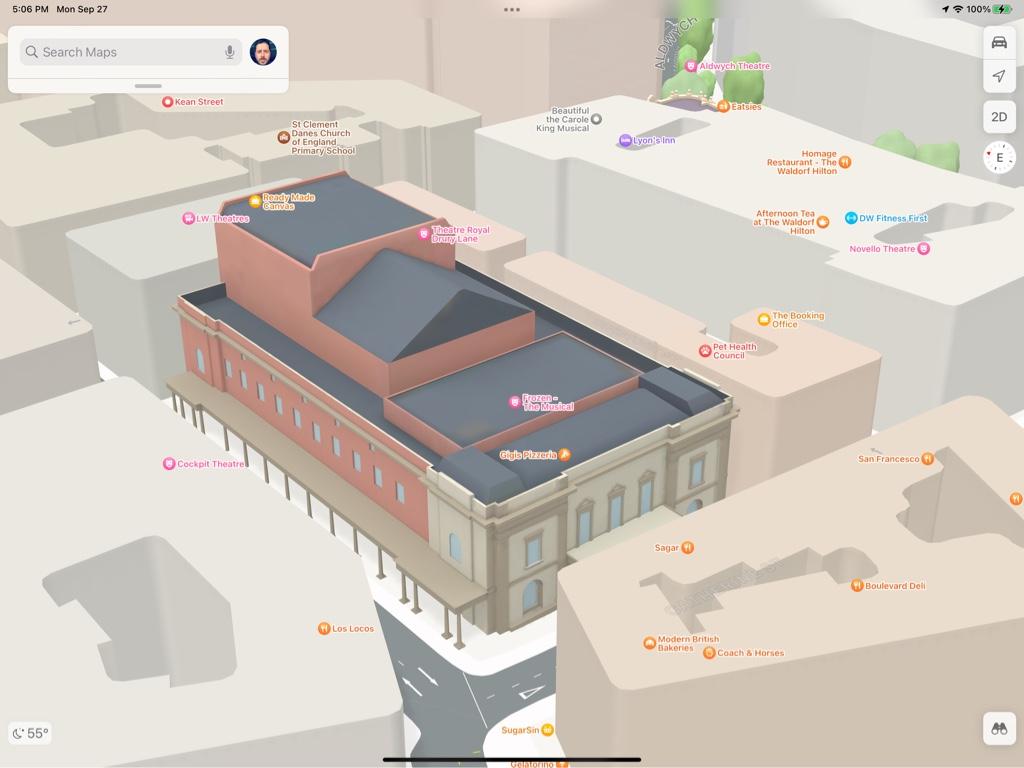
Task: Select the Aldwych Theatre marker
Action: [x=691, y=66]
